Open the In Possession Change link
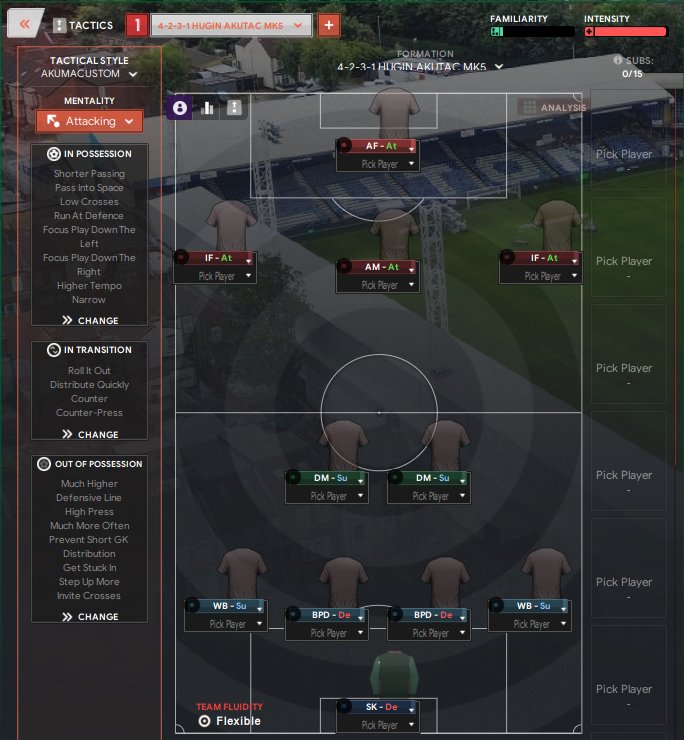The width and height of the screenshot is (684, 740). (90, 321)
